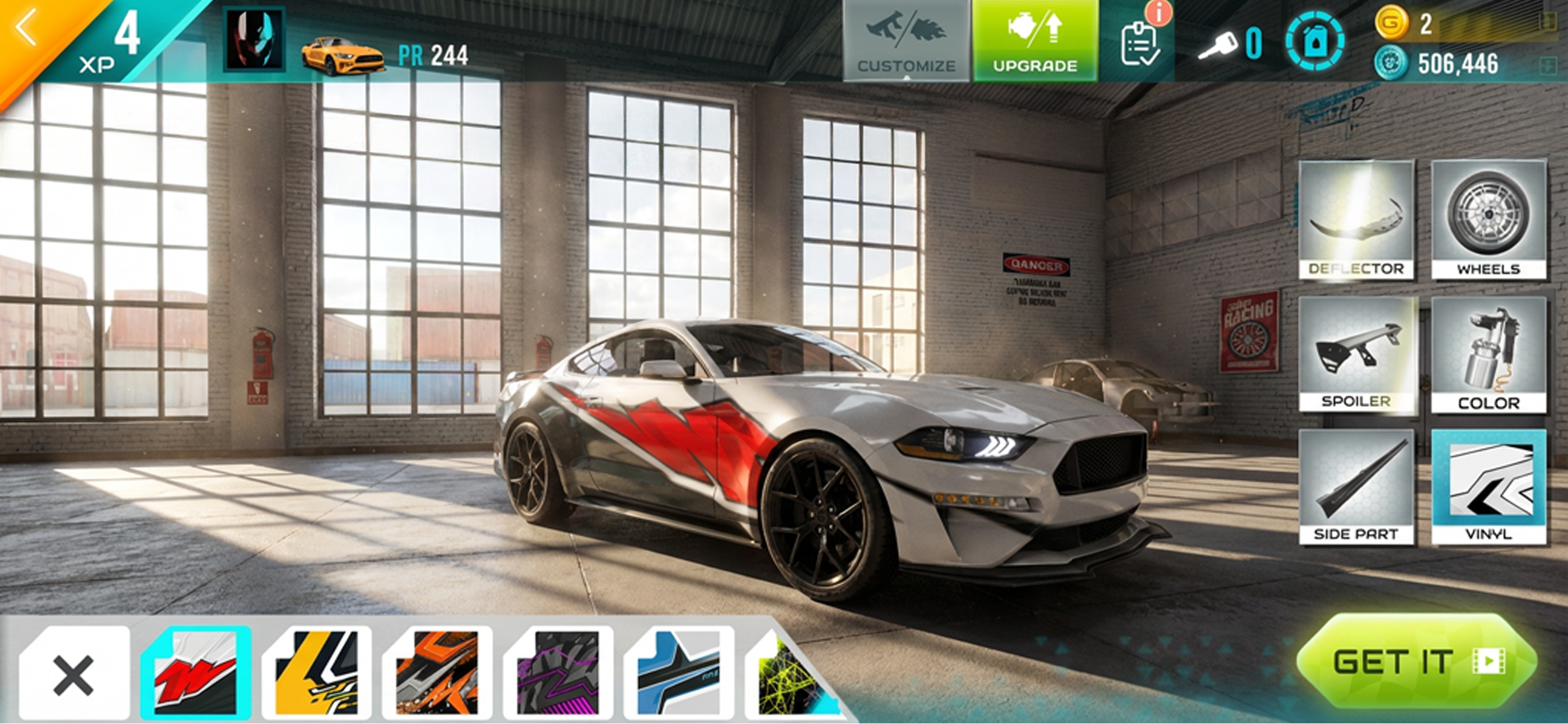Image resolution: width=1568 pixels, height=724 pixels.
Task: Open the clipboard tasks list
Action: coord(1139,43)
